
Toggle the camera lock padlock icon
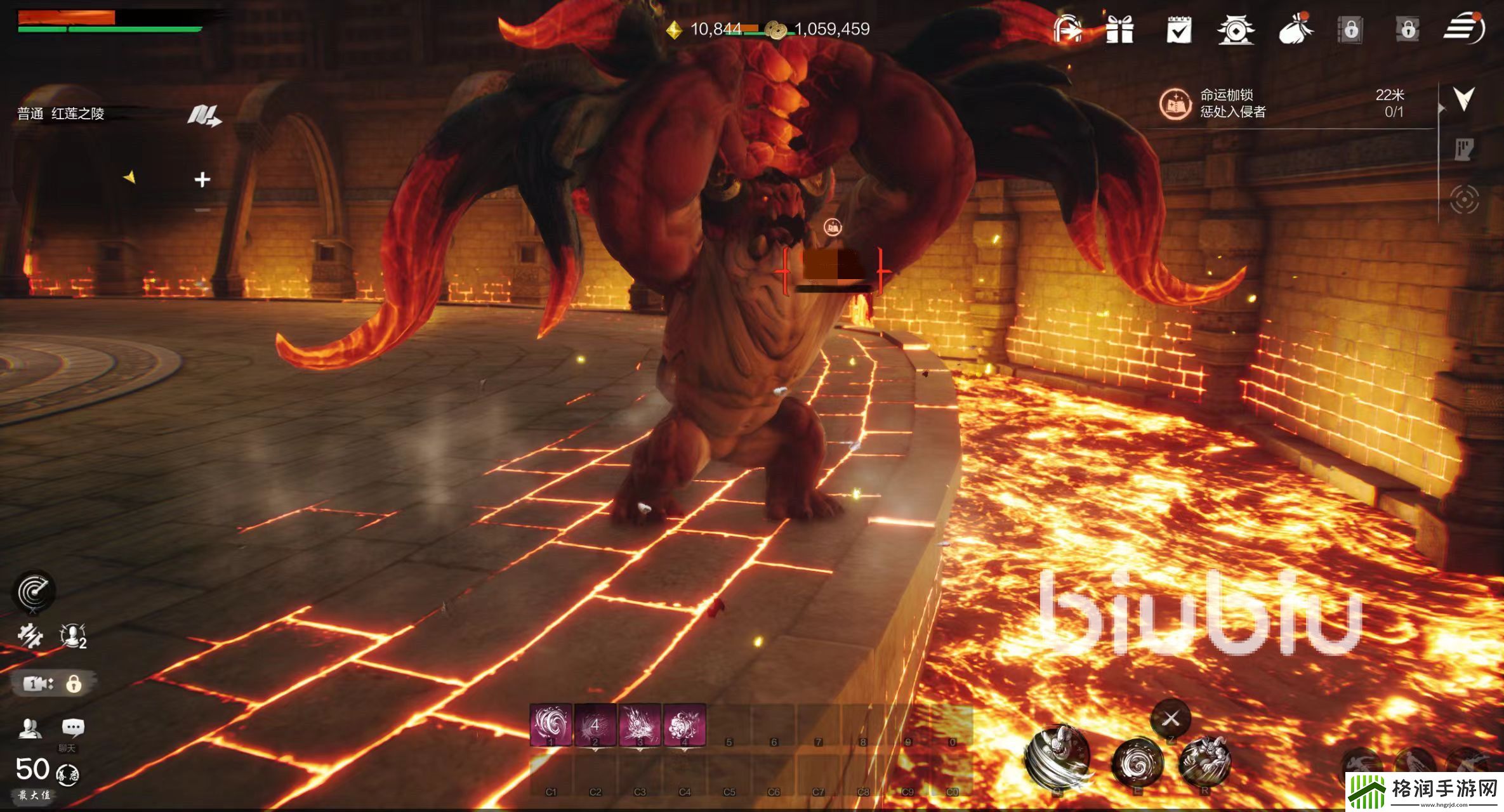pos(74,684)
